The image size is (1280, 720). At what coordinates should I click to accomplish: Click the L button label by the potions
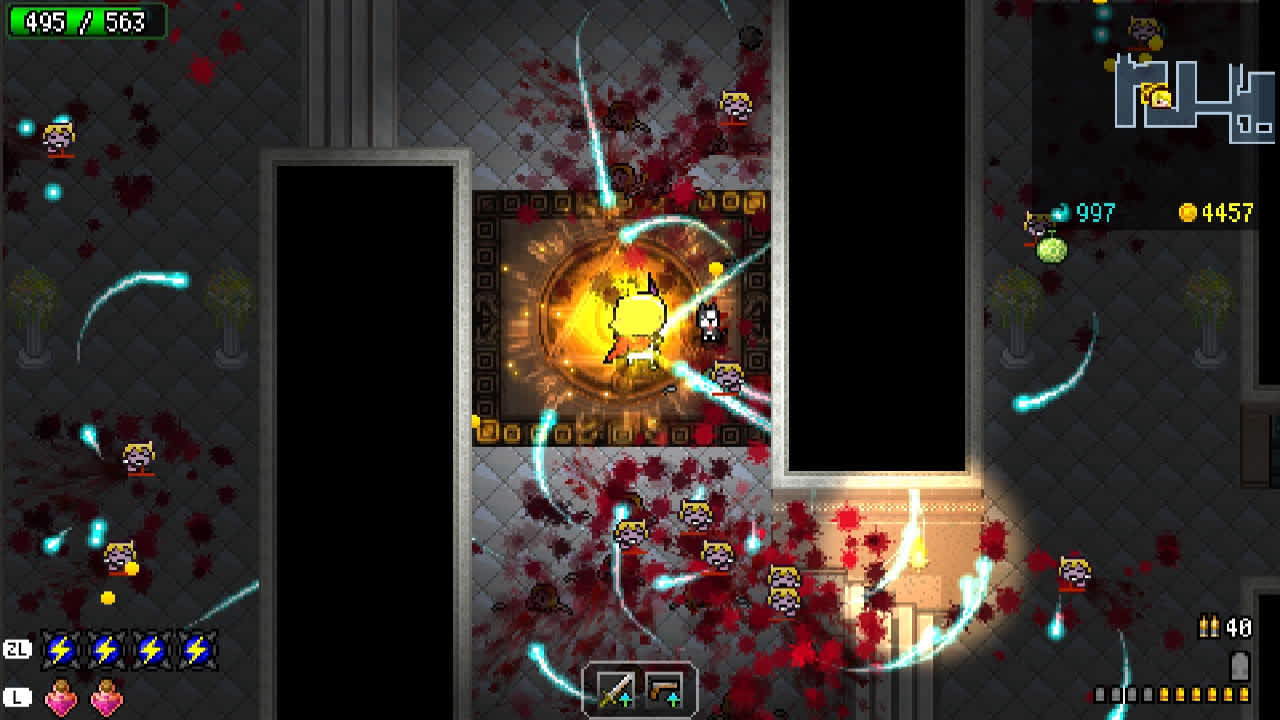coord(18,697)
